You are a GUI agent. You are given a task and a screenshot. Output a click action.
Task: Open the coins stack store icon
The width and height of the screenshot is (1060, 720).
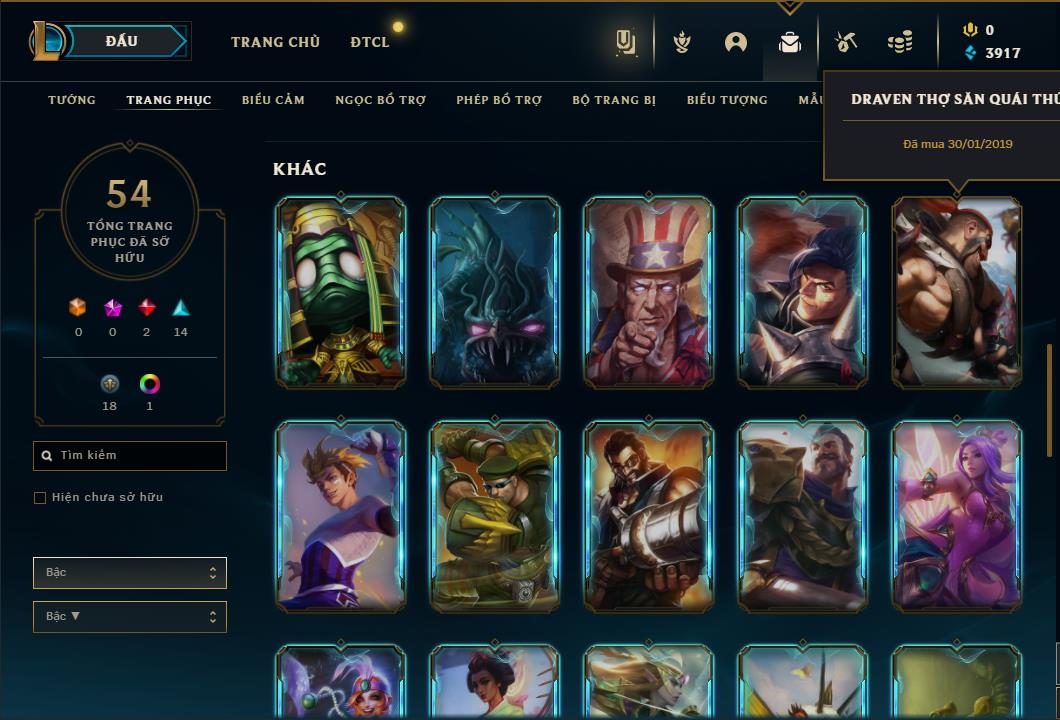[x=900, y=42]
